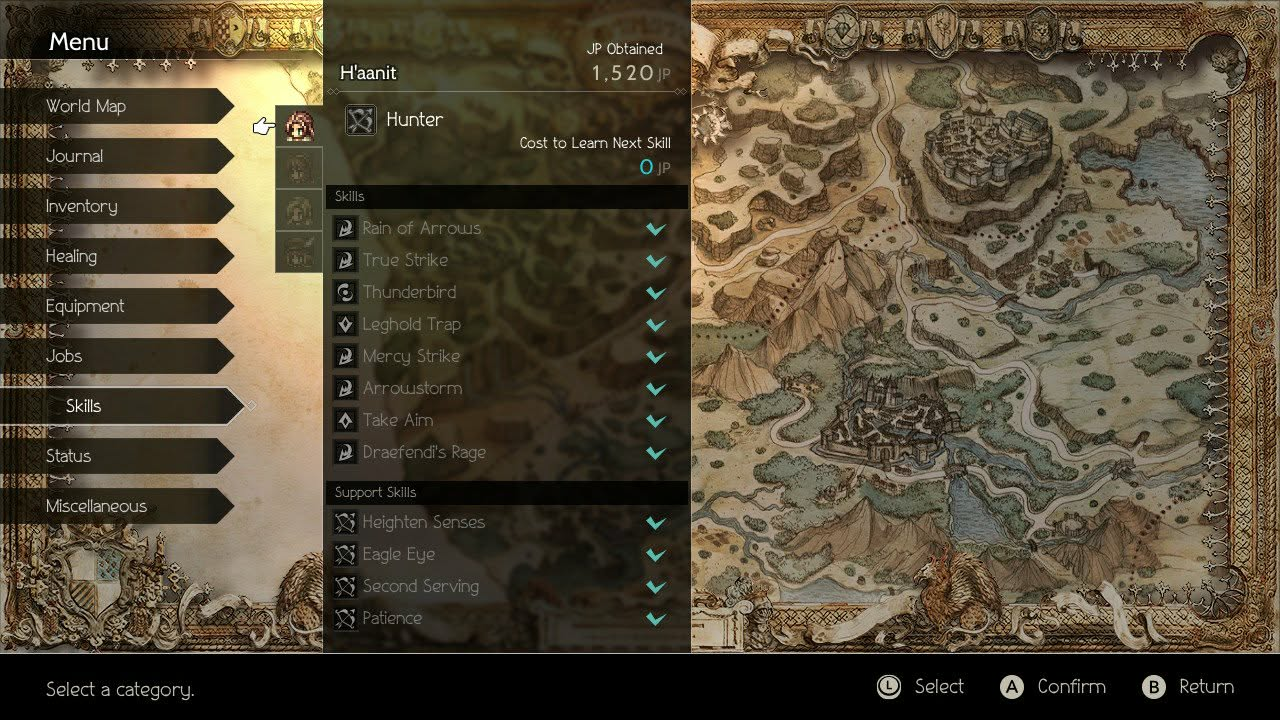Select the Arrowstorm skill
The width and height of the screenshot is (1280, 720).
412,388
